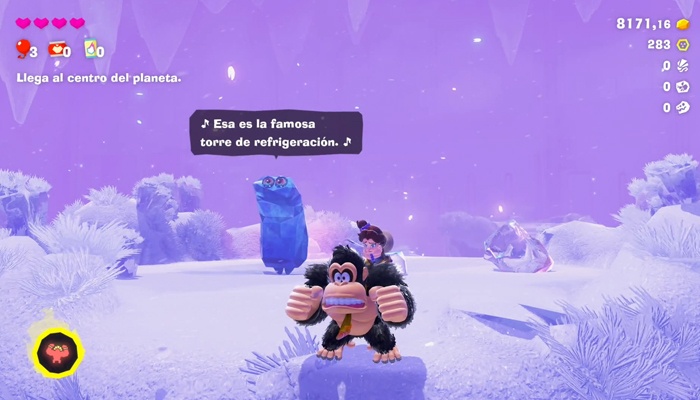
Task: Select the blue flame carton item
Action: [91, 48]
